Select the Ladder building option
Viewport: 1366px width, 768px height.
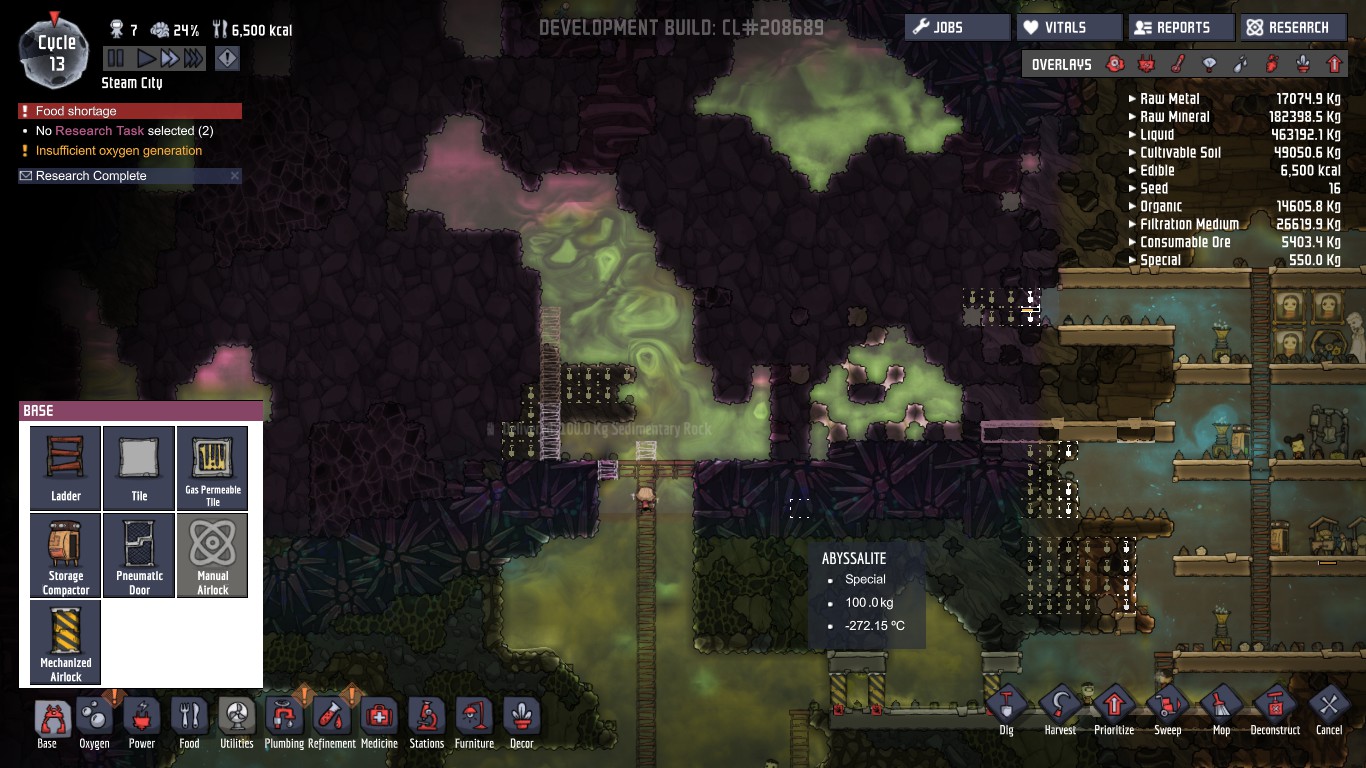[66, 467]
